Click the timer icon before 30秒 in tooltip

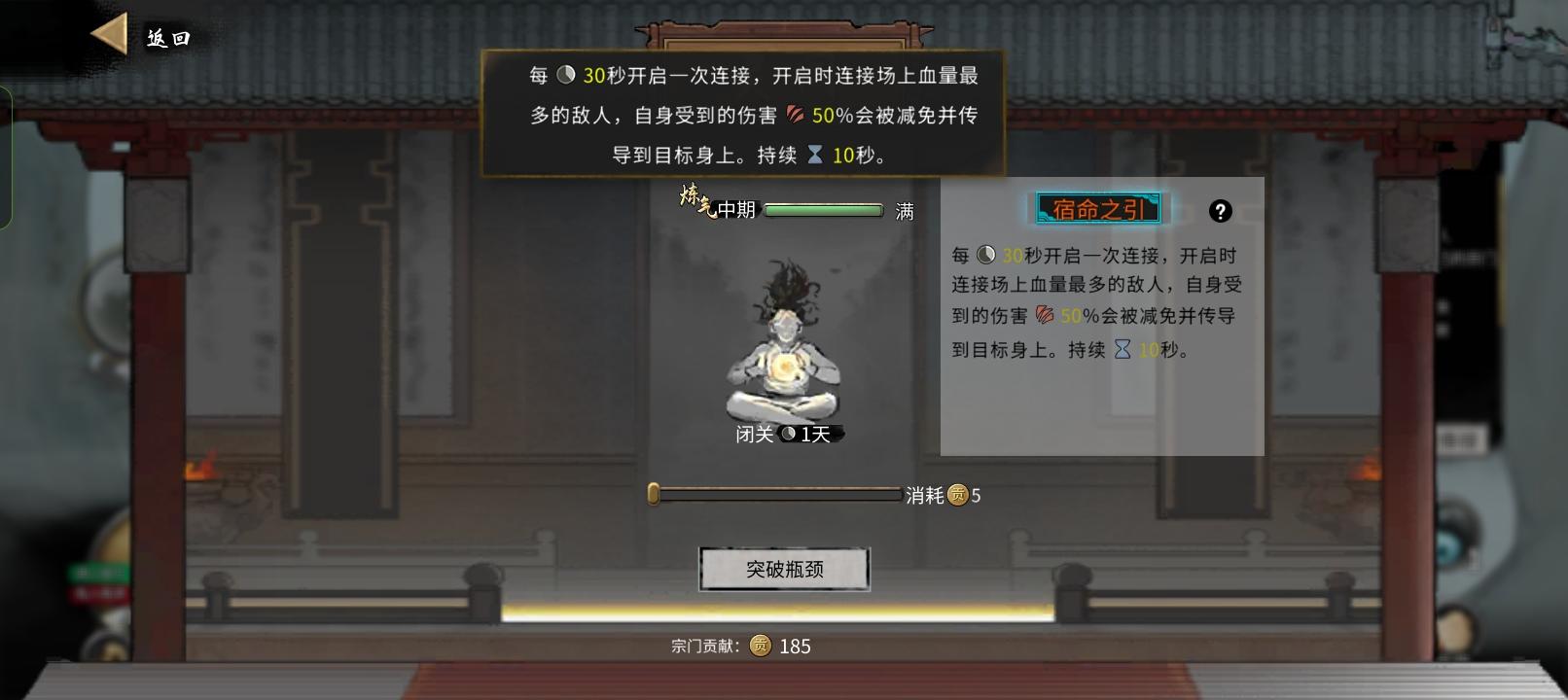point(566,76)
